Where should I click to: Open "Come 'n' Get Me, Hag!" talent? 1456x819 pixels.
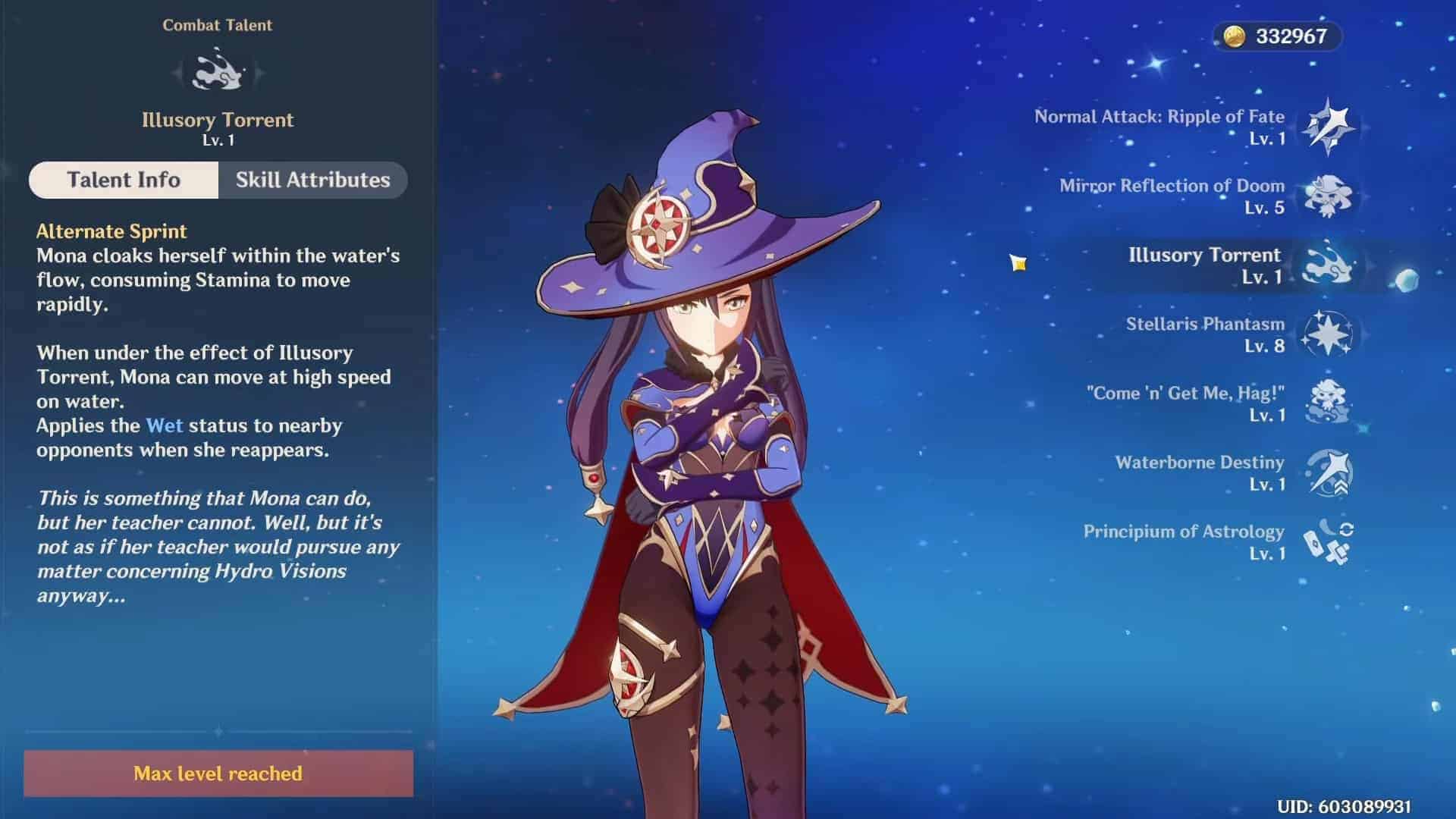click(x=1327, y=403)
